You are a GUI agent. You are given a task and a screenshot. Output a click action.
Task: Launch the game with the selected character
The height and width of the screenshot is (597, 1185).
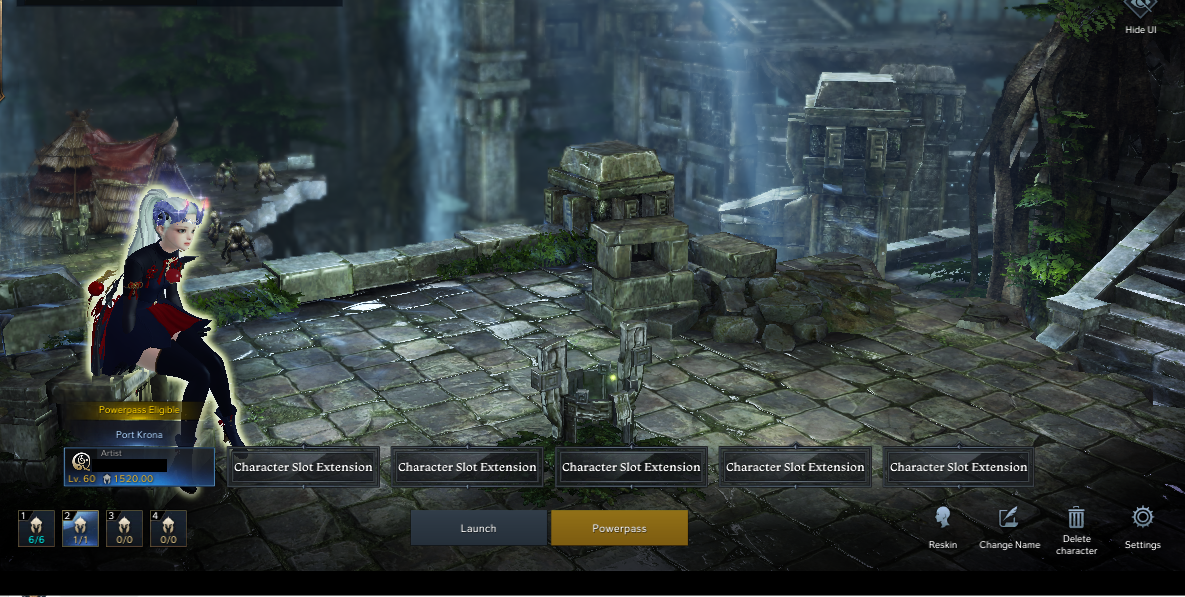coord(478,528)
